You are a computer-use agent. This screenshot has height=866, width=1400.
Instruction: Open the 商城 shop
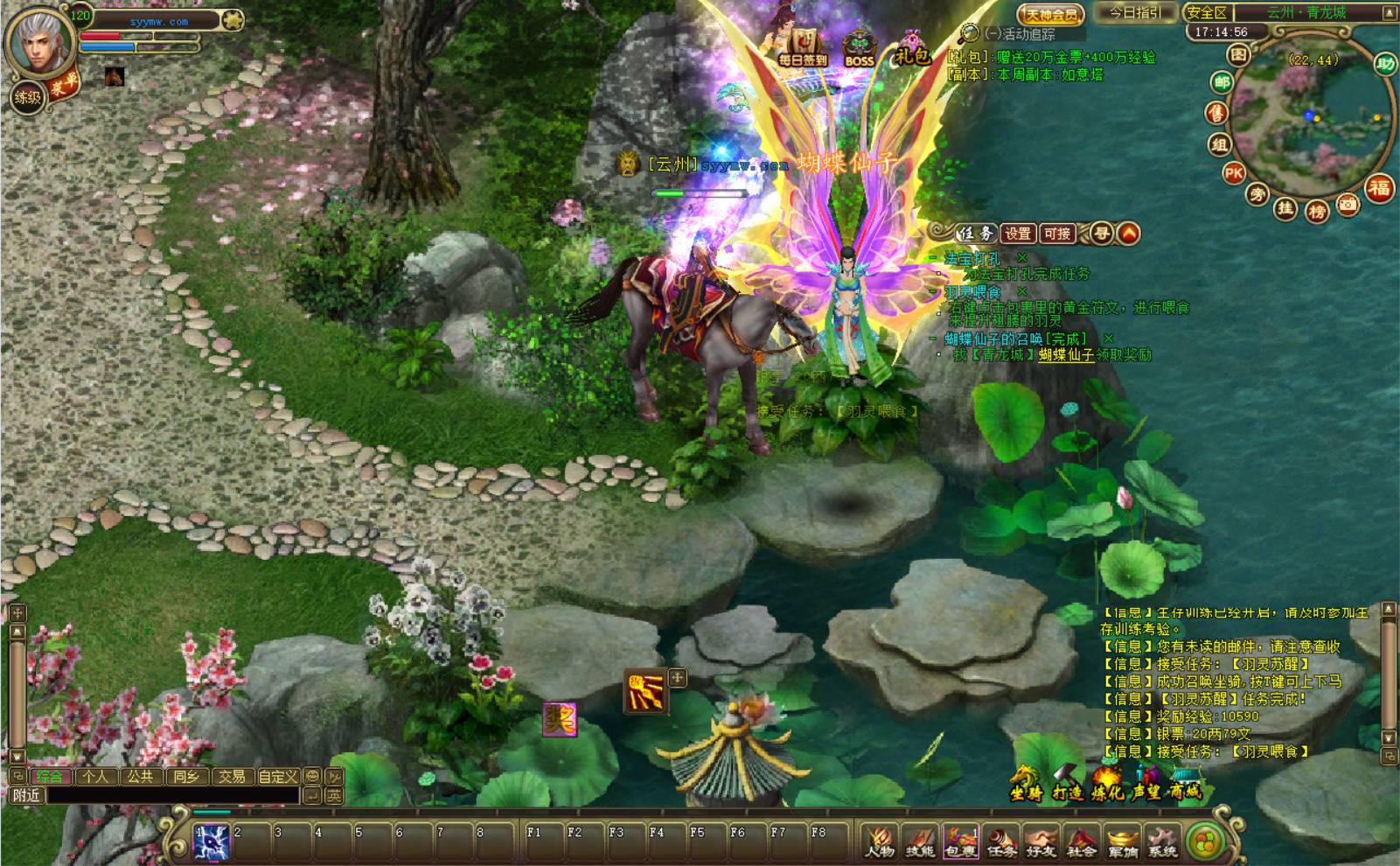(1185, 784)
